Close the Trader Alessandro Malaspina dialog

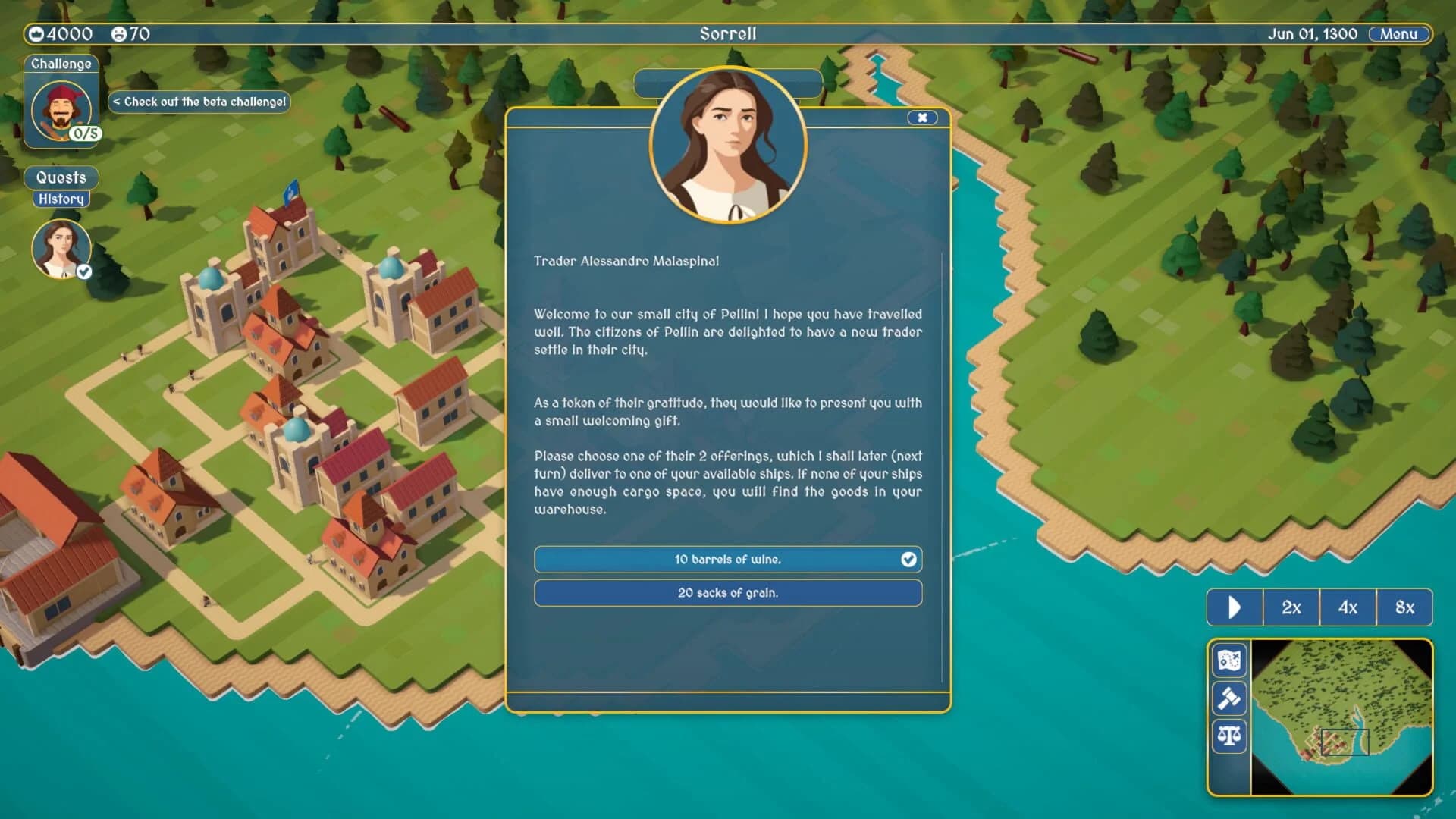click(922, 118)
